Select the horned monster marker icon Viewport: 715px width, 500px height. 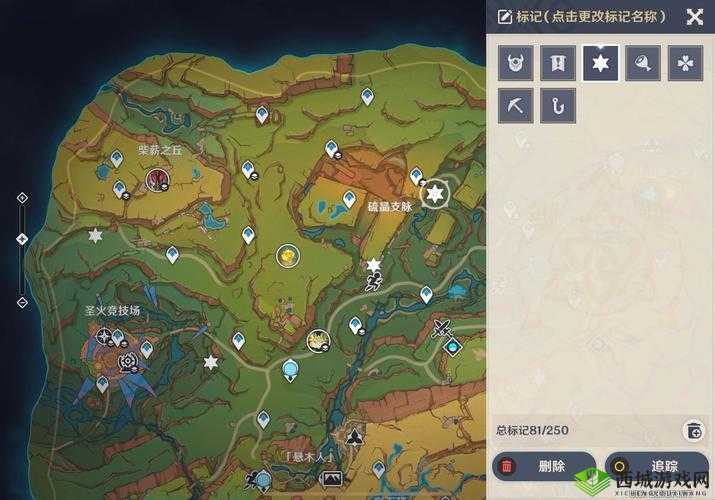pyautogui.click(x=516, y=63)
